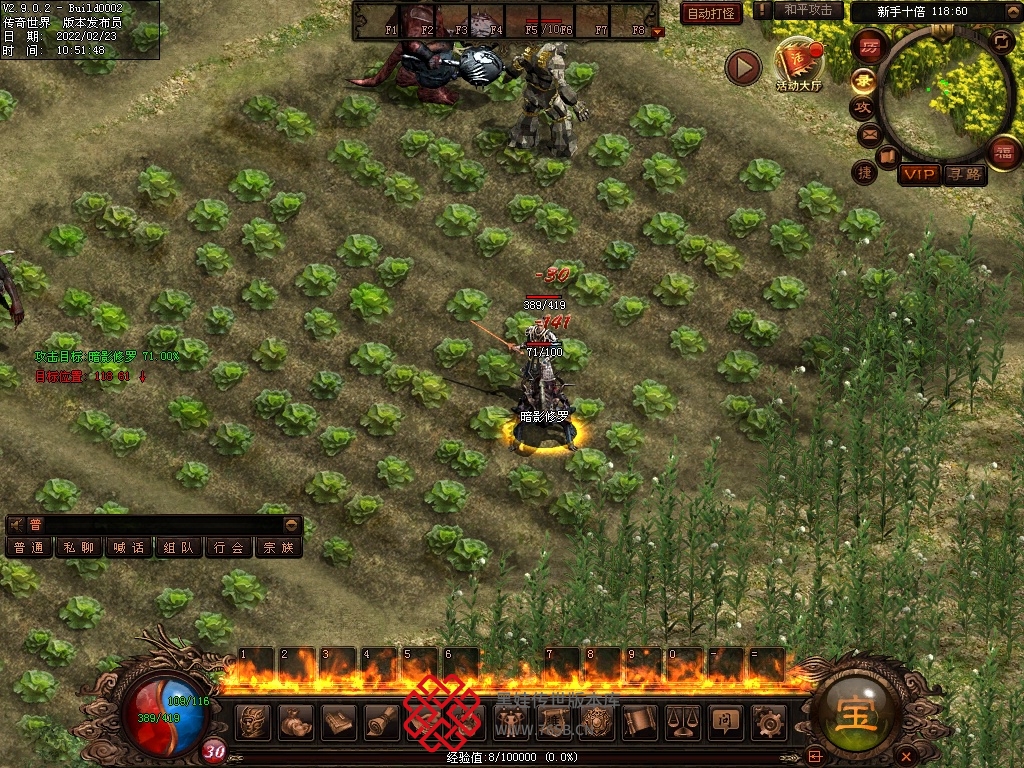Switch to the 私聊 private chat tab
This screenshot has height=768, width=1024.
[79, 547]
